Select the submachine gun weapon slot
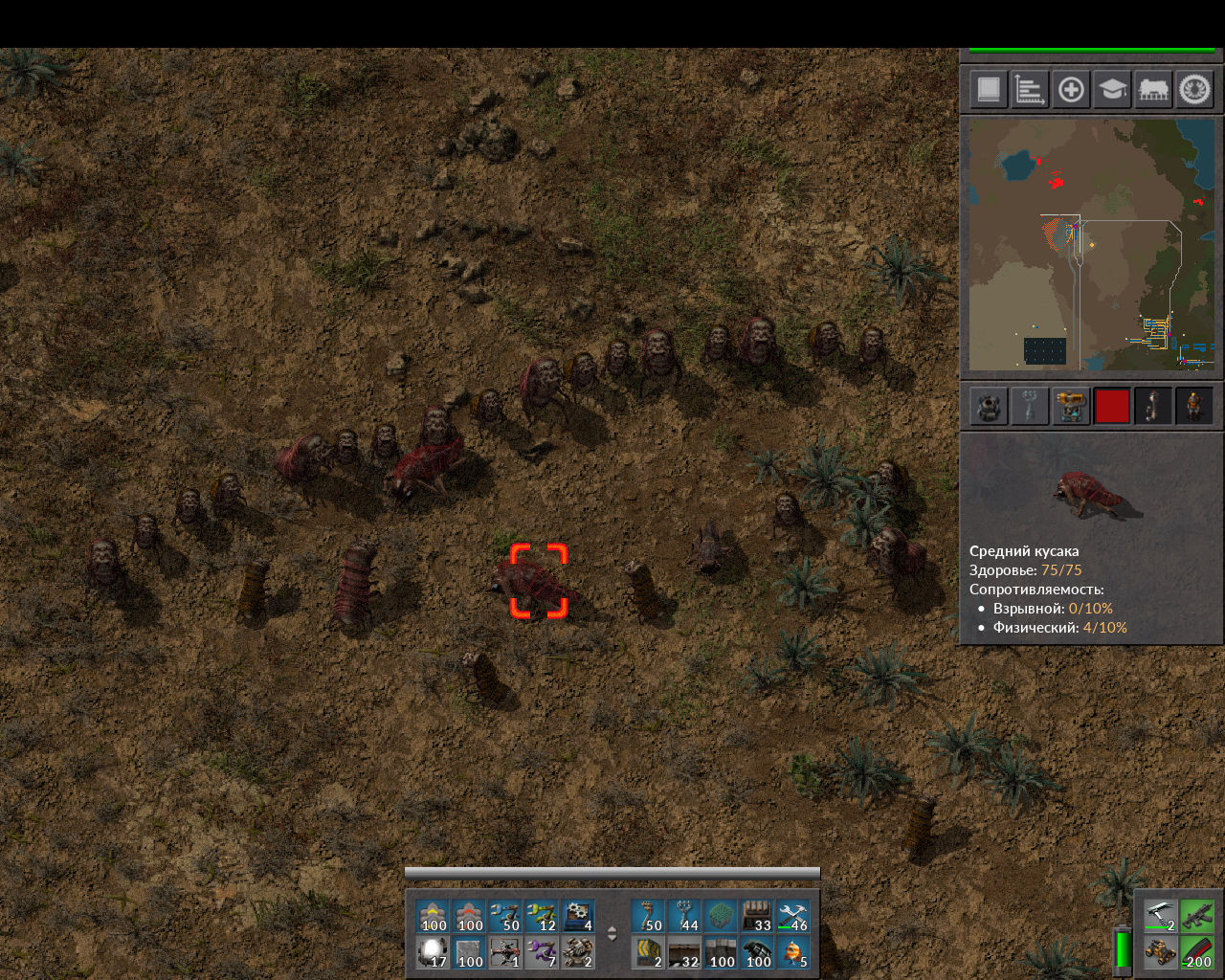Screen dimensions: 1225x980 1196,916
